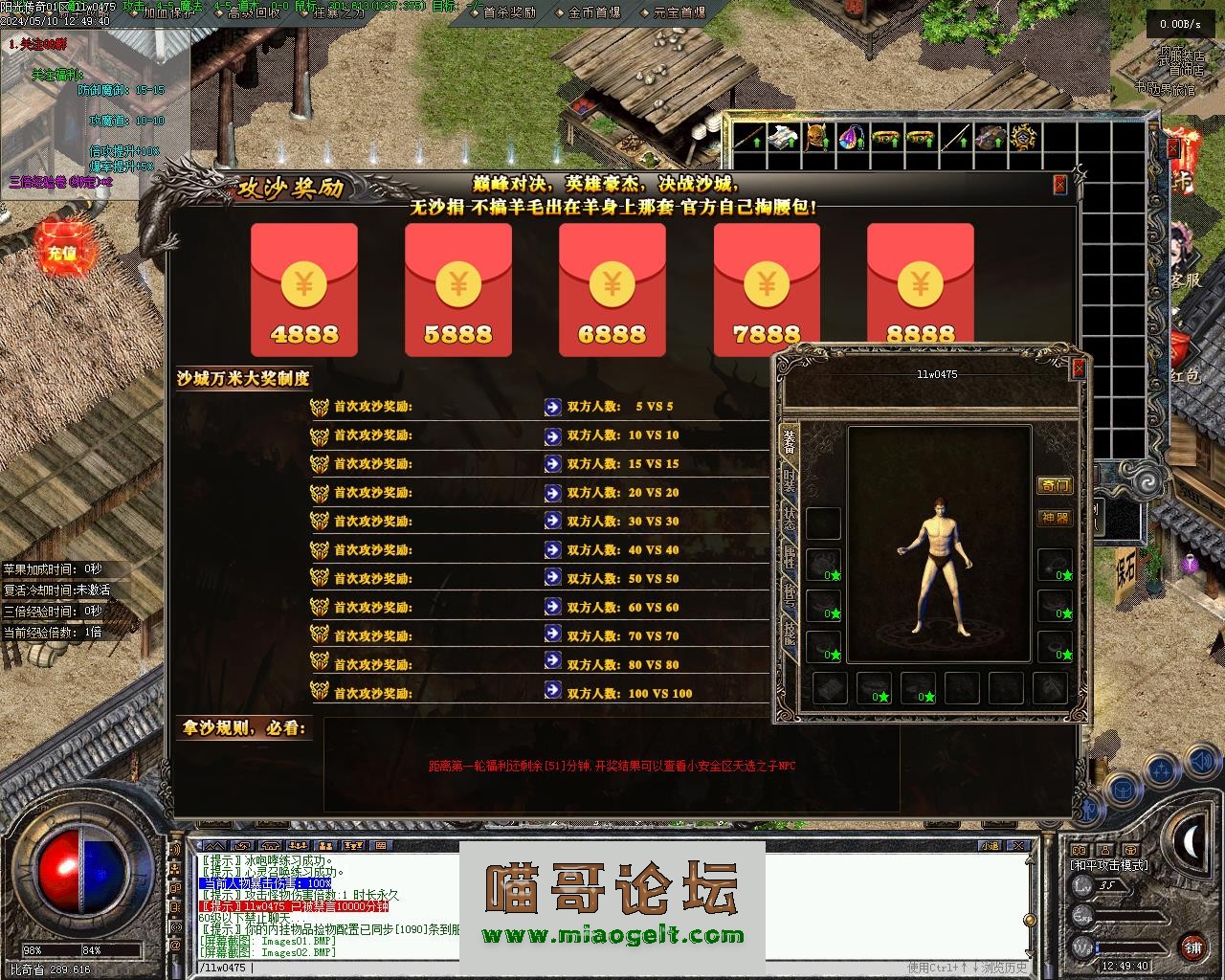1225x980 pixels.
Task: Close the 攻沙奖励 reward window
Action: point(1059,185)
